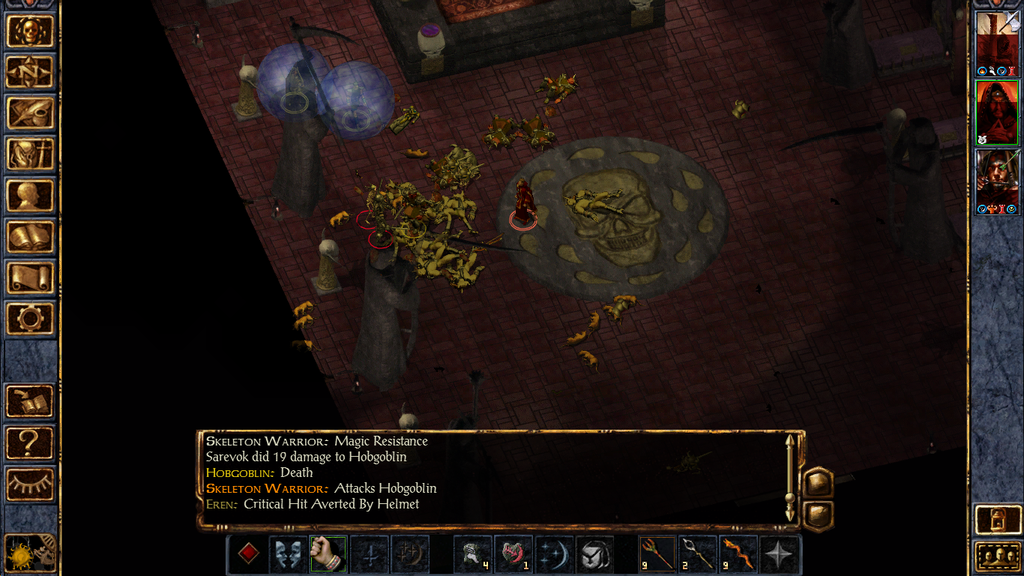Viewport: 1024px width, 576px height.
Task: Open the journal with the quill icon
Action: click(x=30, y=113)
